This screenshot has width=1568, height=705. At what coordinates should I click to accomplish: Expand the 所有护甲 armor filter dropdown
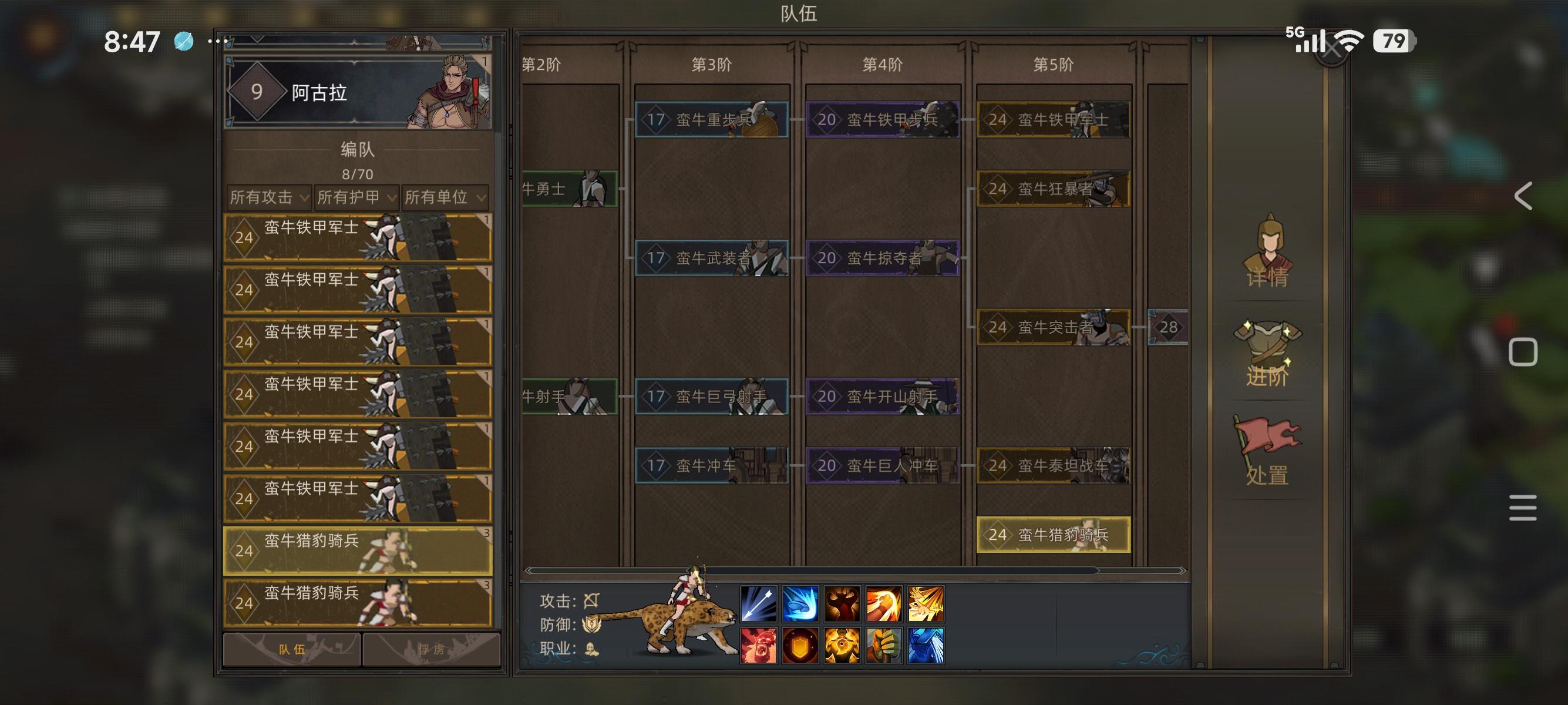pos(355,198)
